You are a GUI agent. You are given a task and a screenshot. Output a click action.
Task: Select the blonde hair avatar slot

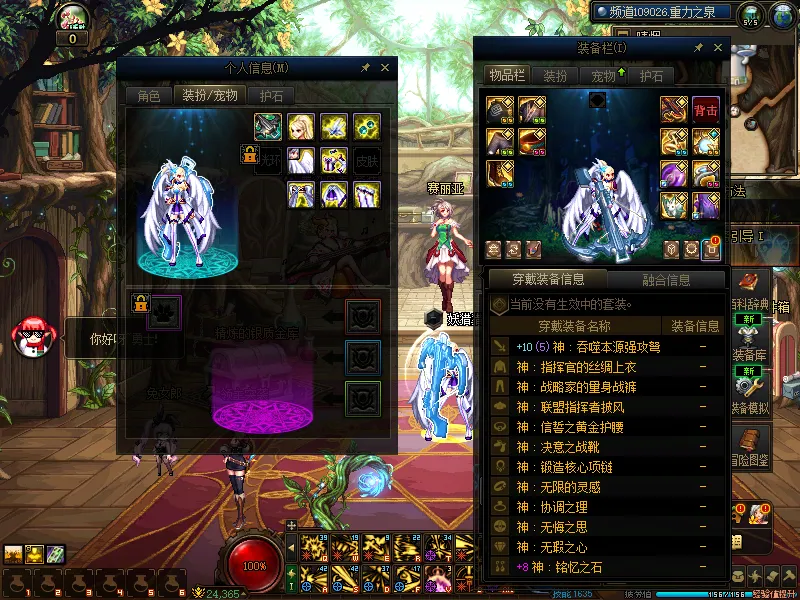(x=301, y=127)
